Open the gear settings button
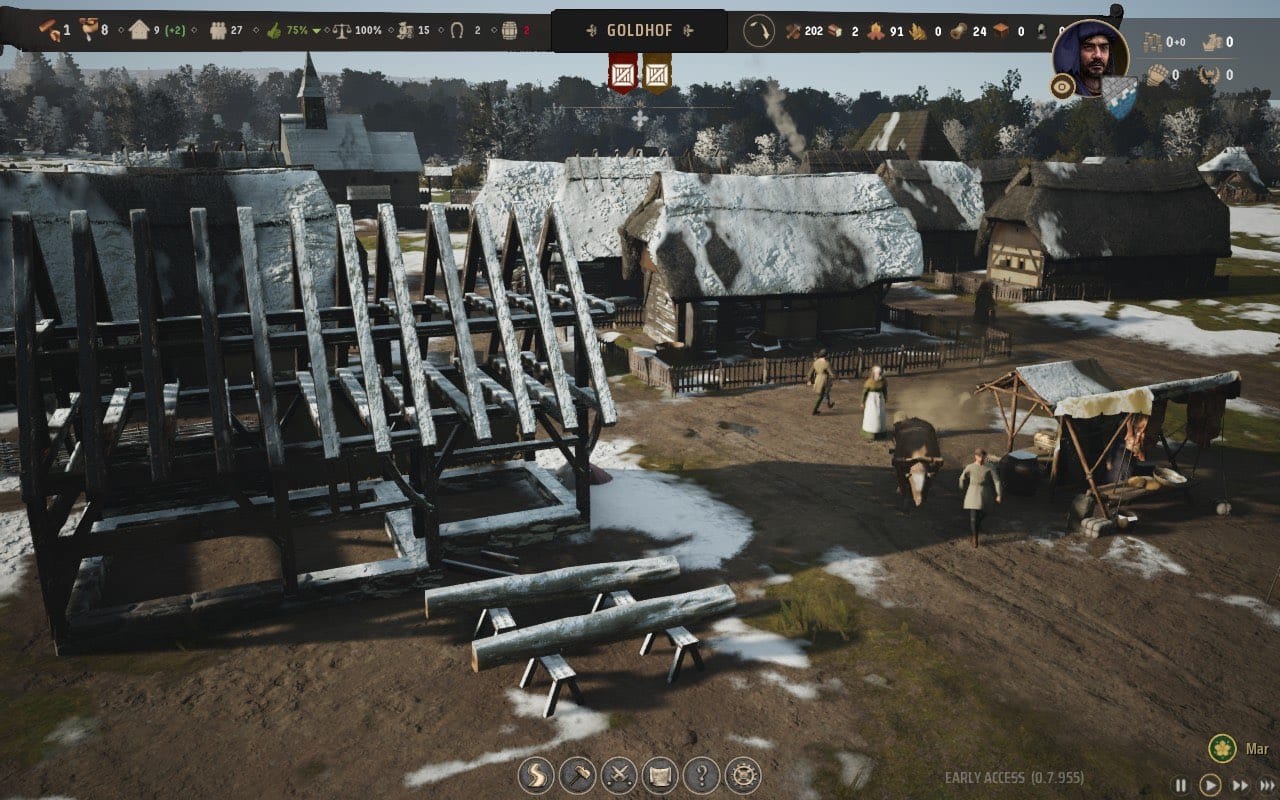 [743, 775]
